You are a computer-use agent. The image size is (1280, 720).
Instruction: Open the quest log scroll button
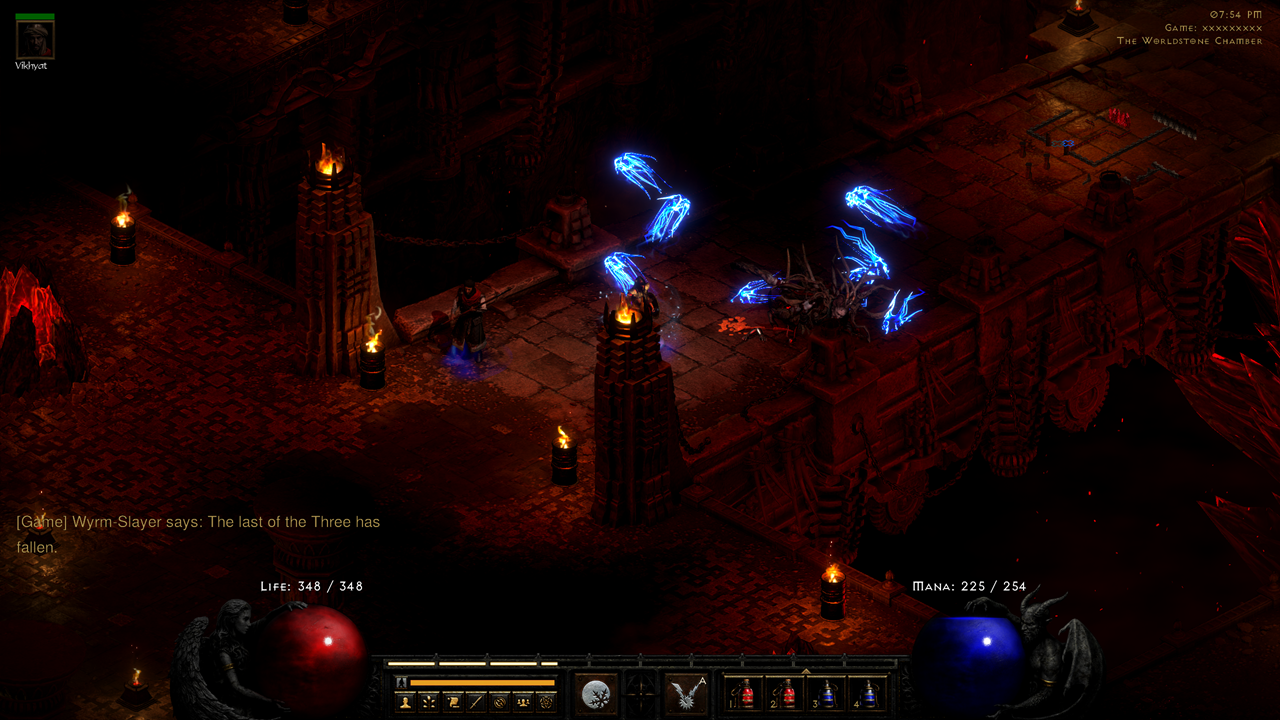(453, 702)
